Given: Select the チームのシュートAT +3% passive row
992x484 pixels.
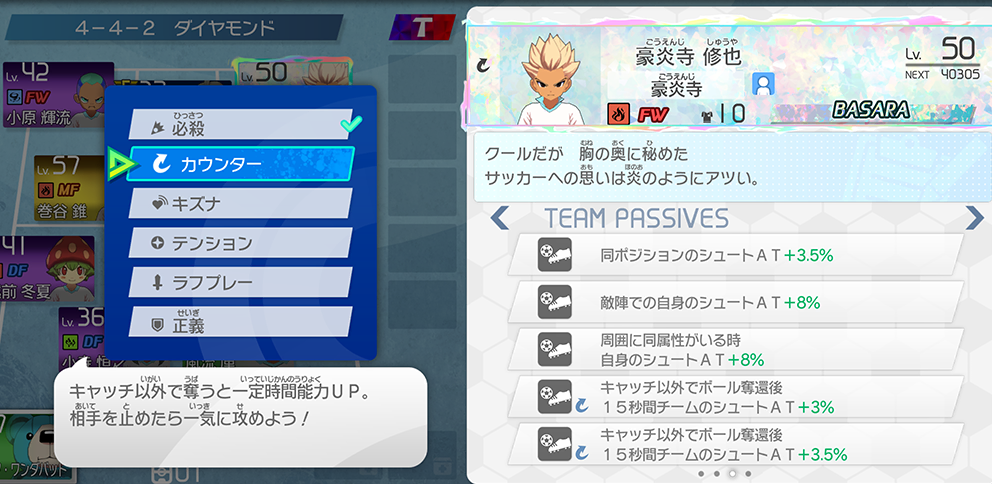Looking at the screenshot, I should click(735, 397).
